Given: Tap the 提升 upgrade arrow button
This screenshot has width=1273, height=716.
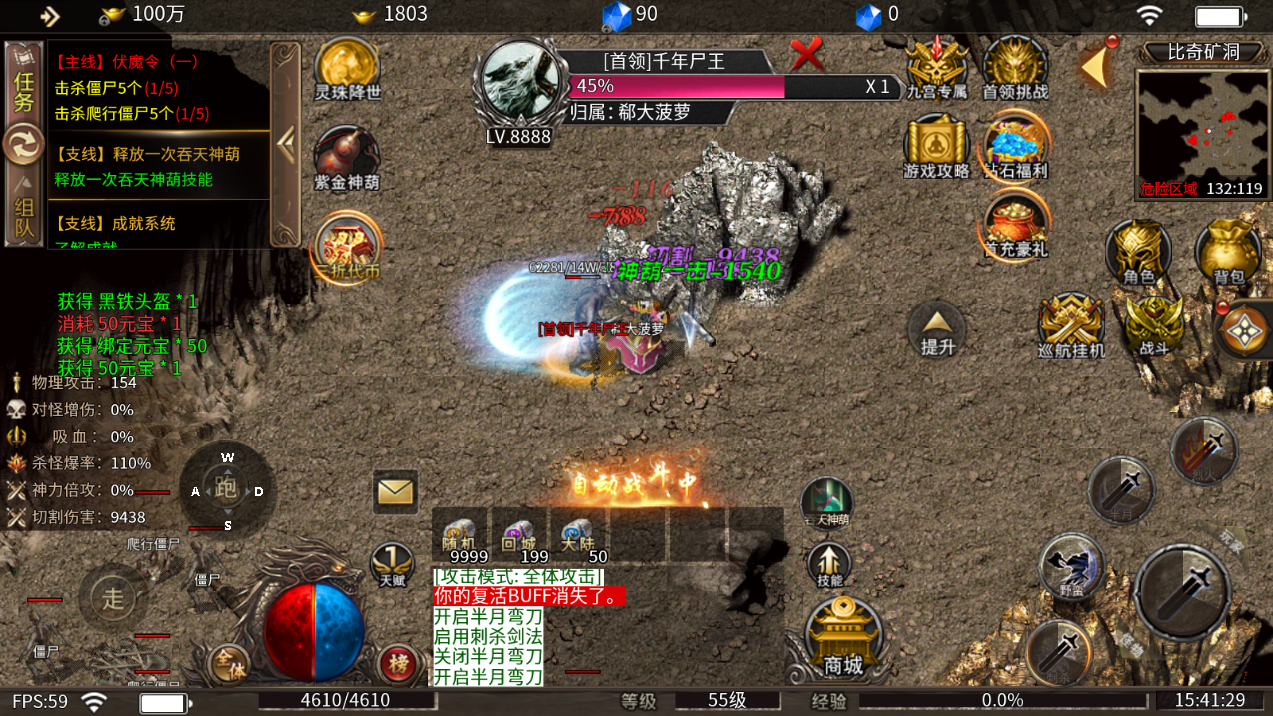Looking at the screenshot, I should coord(938,330).
